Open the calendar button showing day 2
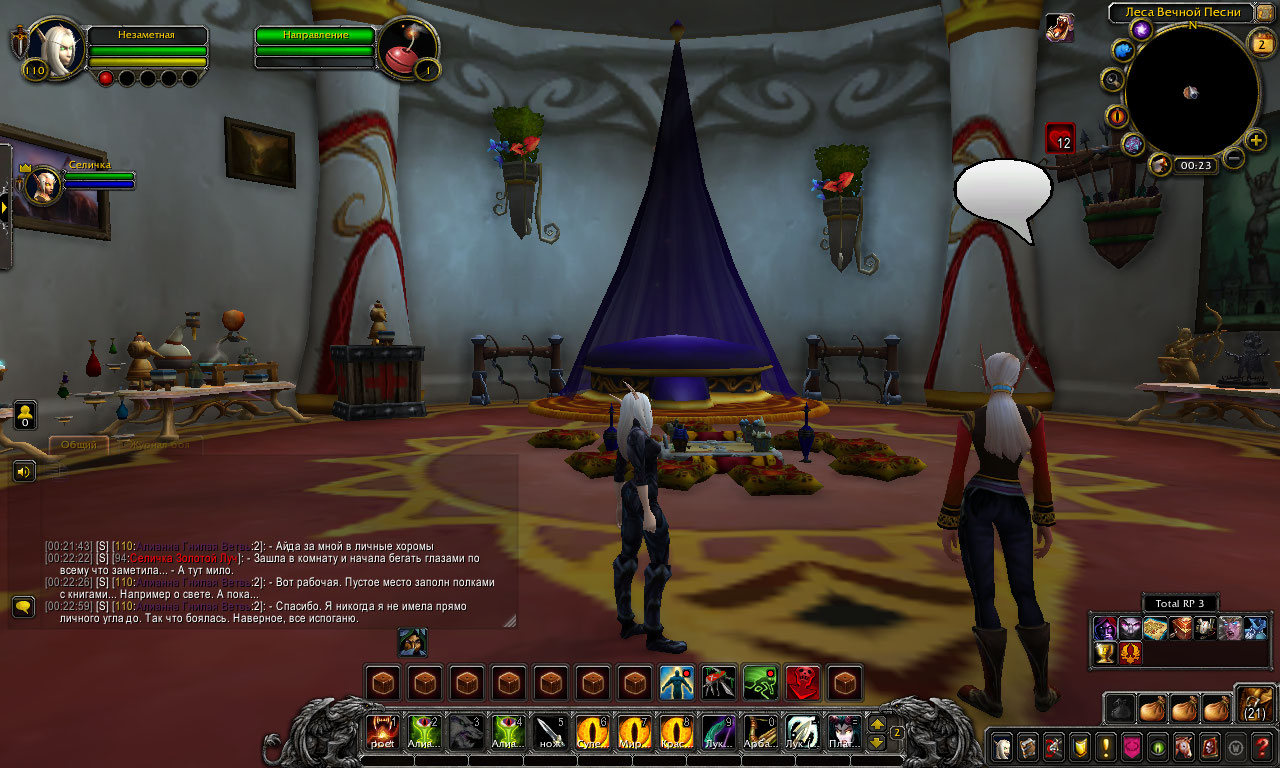The height and width of the screenshot is (768, 1280). point(1261,42)
